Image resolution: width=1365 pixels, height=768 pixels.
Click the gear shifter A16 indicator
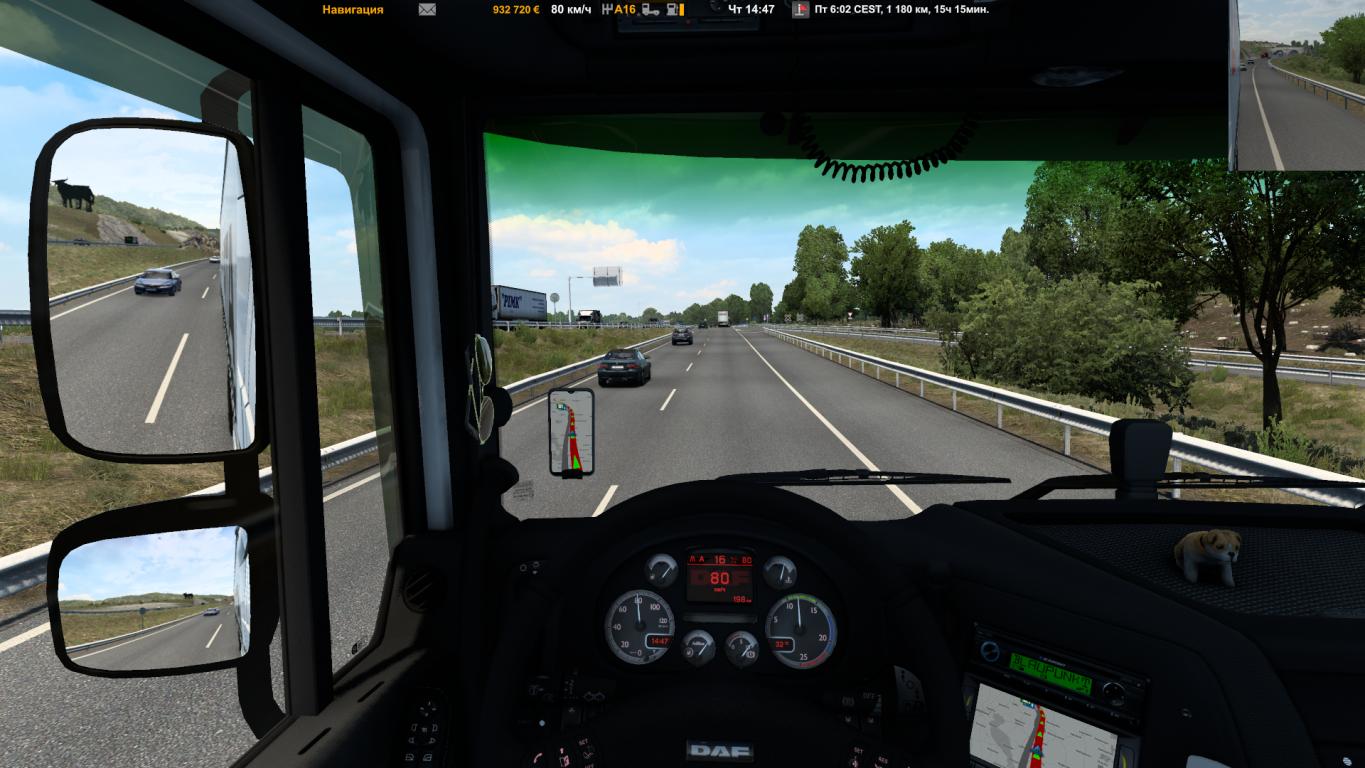point(618,10)
